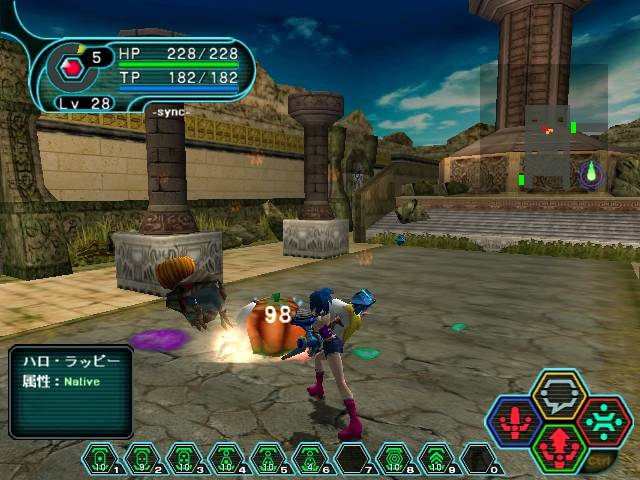This screenshot has height=480, width=640.
Task: Open the chat bubble hexagon
Action: coord(558,394)
